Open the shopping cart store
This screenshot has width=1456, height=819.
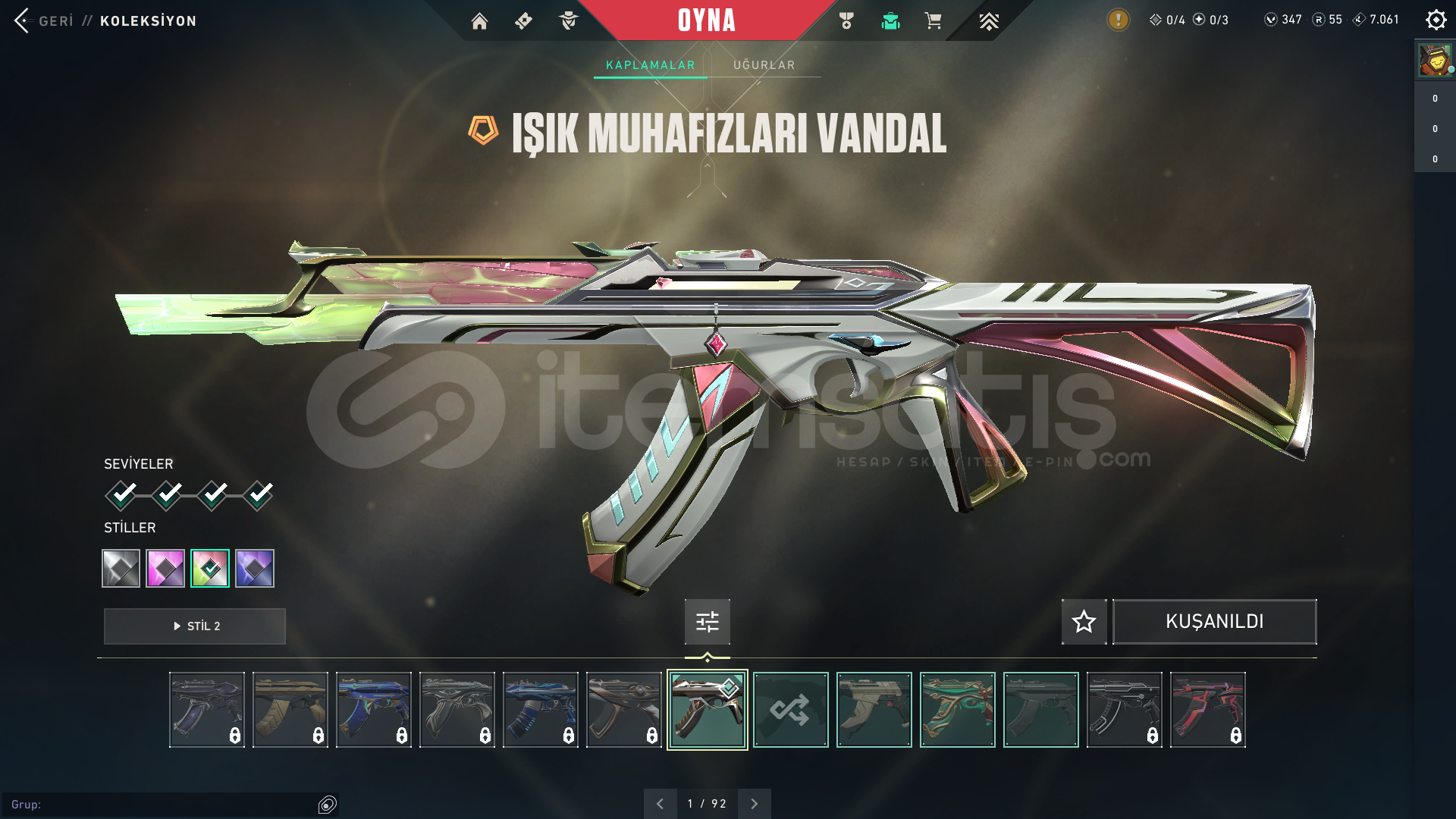[933, 21]
